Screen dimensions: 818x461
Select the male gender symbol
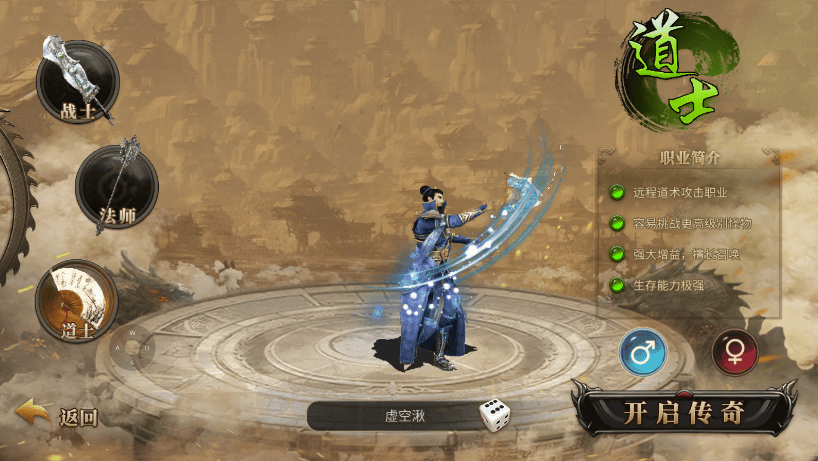click(643, 352)
